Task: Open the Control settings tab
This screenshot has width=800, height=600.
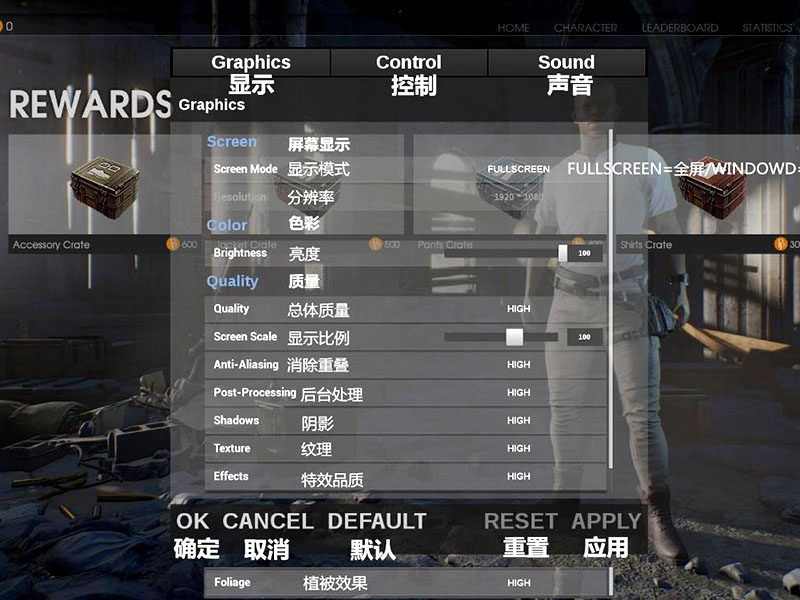Action: pos(409,63)
